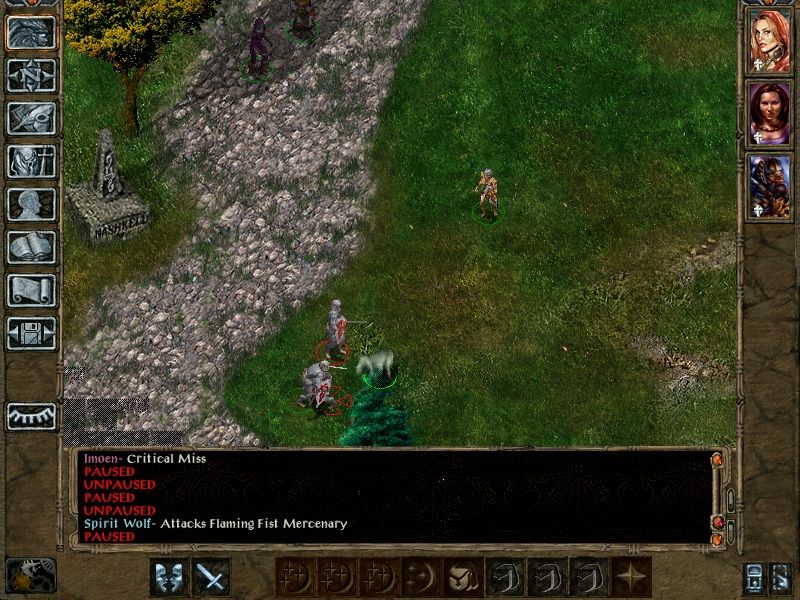Open the options menu with the floppy disk icon
Image resolution: width=800 pixels, height=600 pixels.
tap(31, 332)
